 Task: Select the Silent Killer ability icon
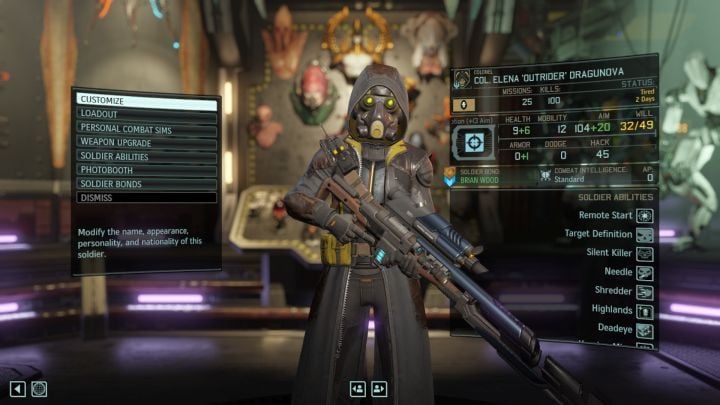[645, 252]
